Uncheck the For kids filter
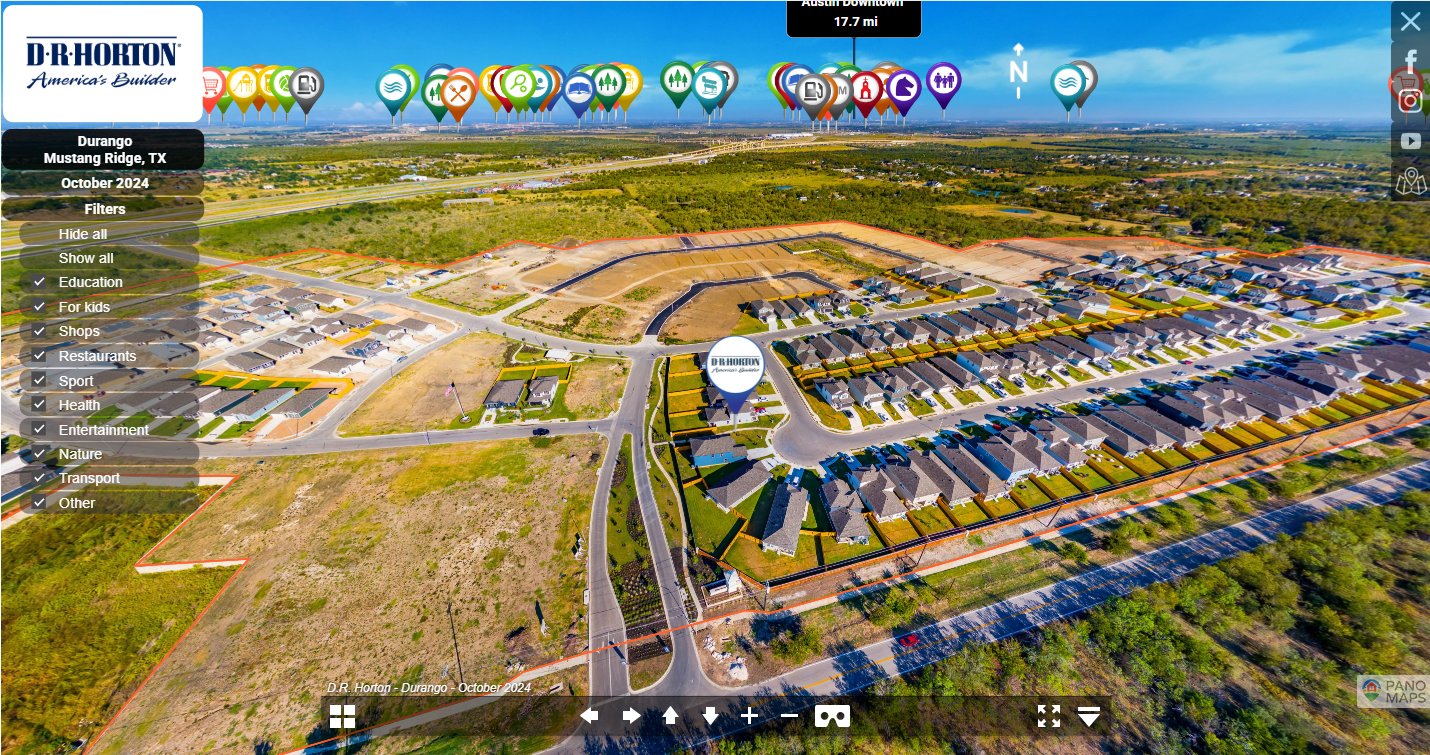Image resolution: width=1430 pixels, height=755 pixels. [x=40, y=307]
